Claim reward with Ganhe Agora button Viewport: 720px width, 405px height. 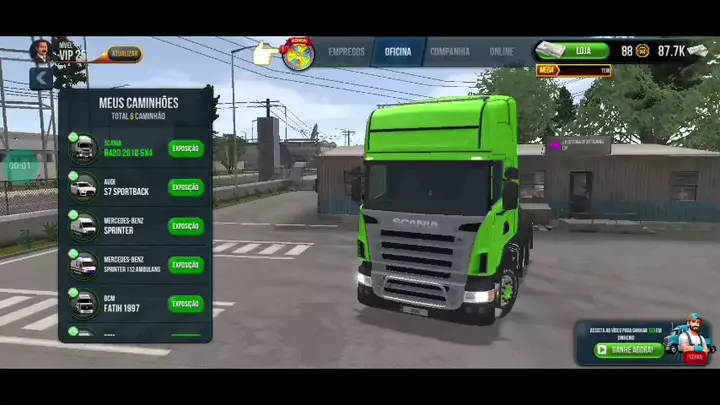click(x=629, y=350)
